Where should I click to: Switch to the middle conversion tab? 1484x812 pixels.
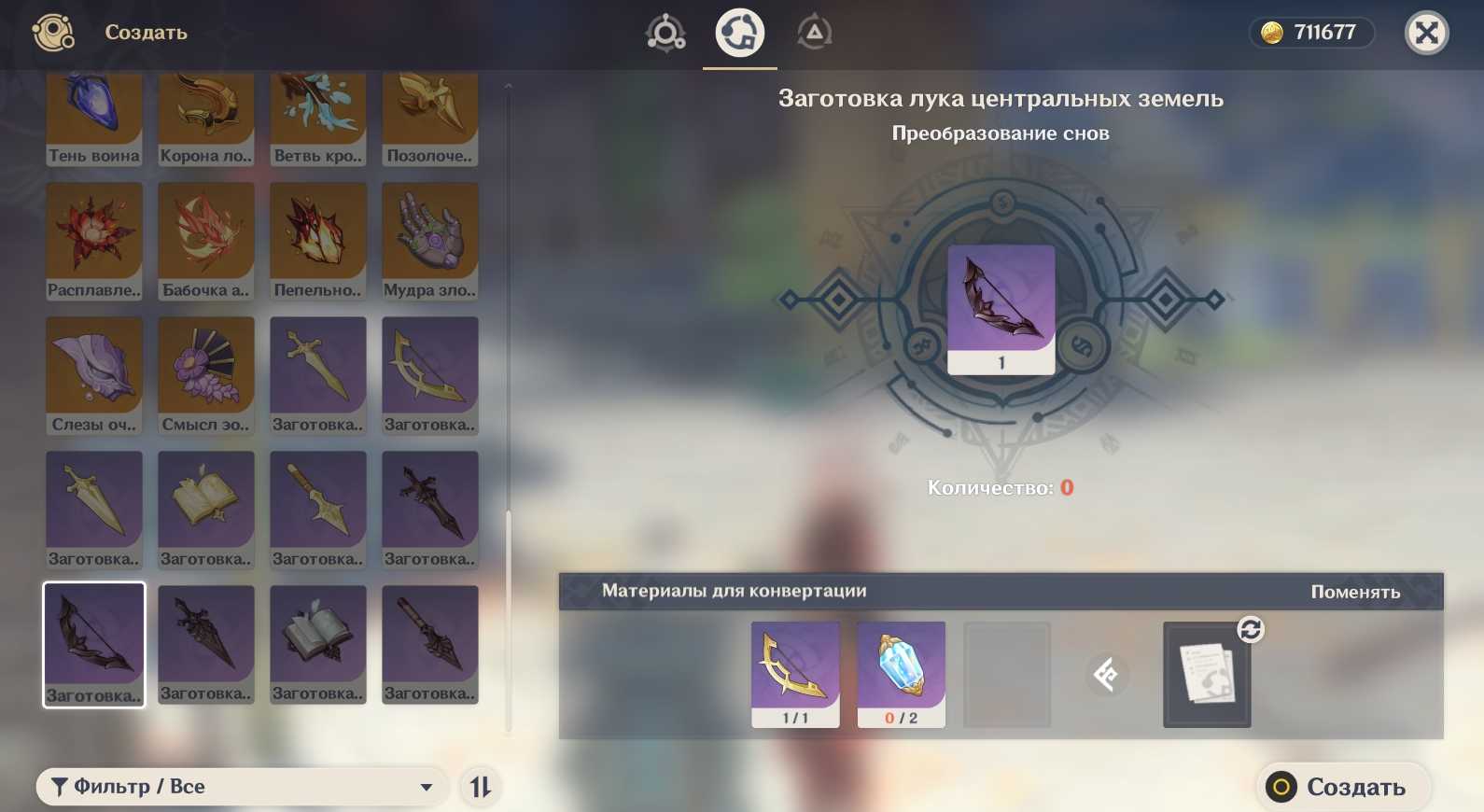[739, 34]
